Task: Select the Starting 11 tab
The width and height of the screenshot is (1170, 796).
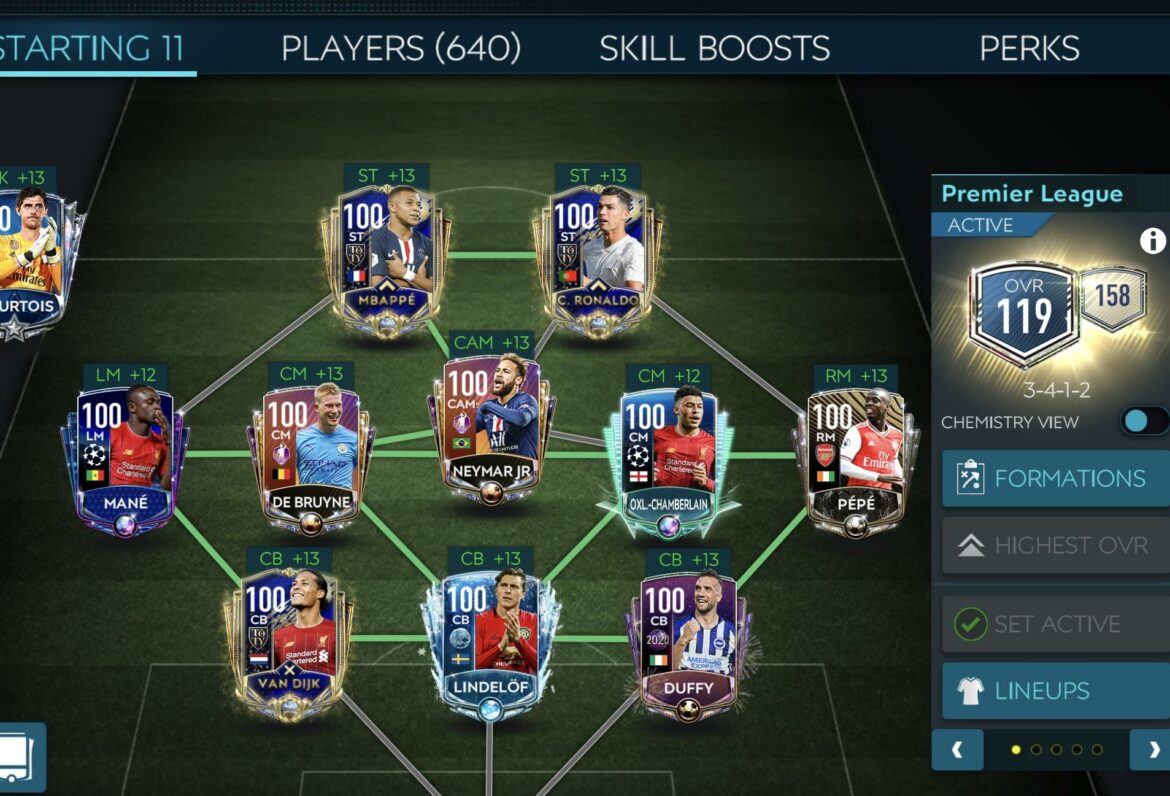Action: point(92,48)
